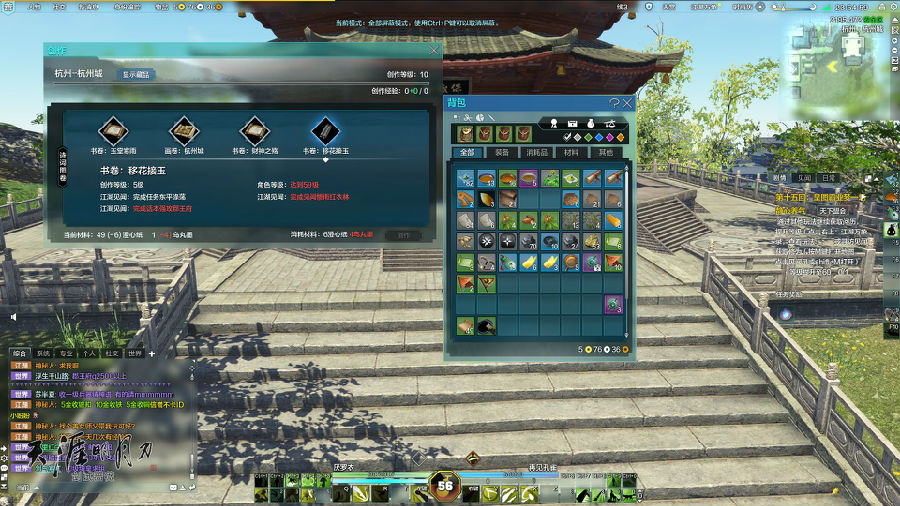Open the 诗词图卷 side tab
The image size is (900, 506).
click(62, 164)
